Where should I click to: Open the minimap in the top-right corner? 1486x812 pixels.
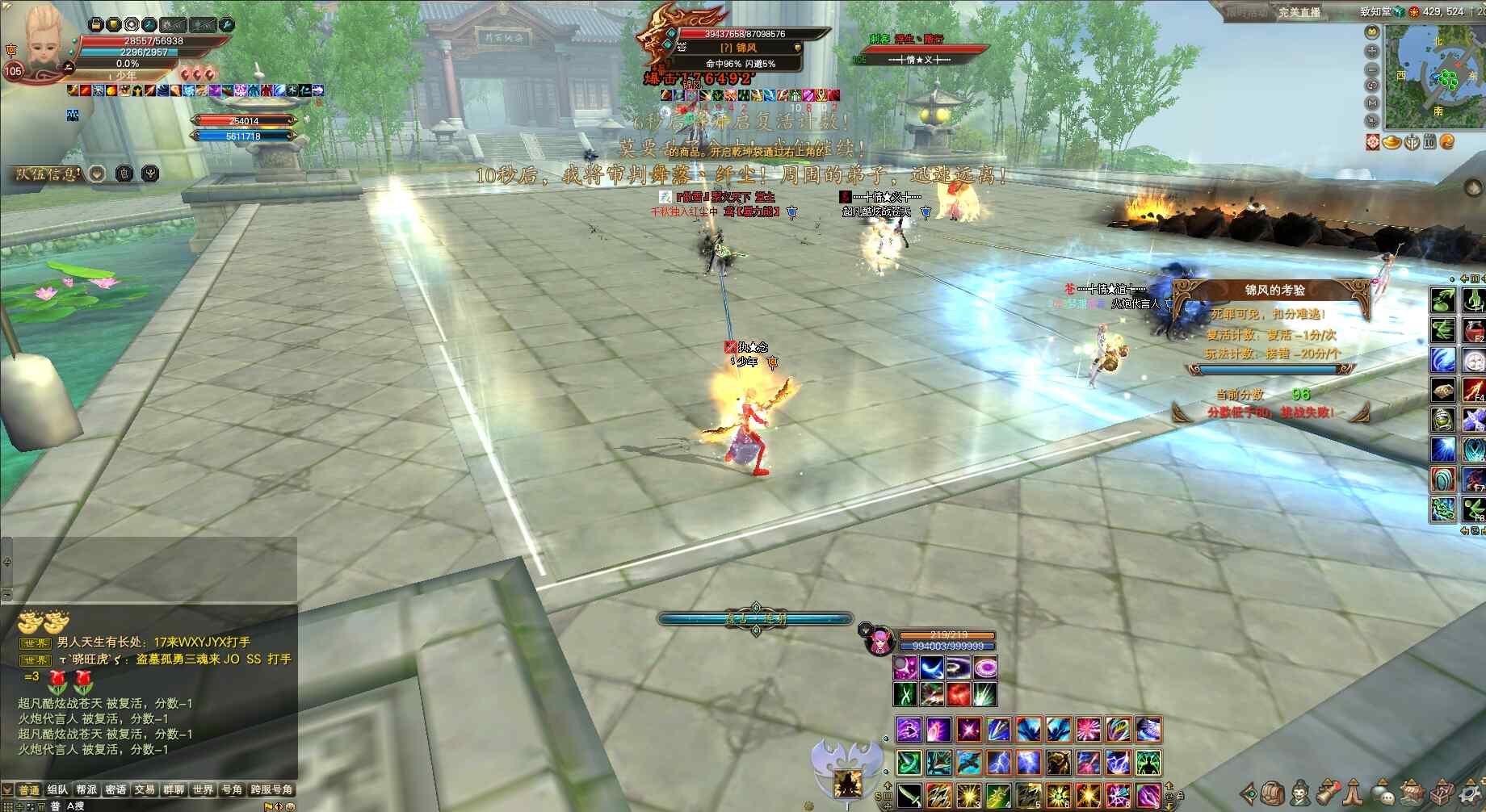[1434, 77]
